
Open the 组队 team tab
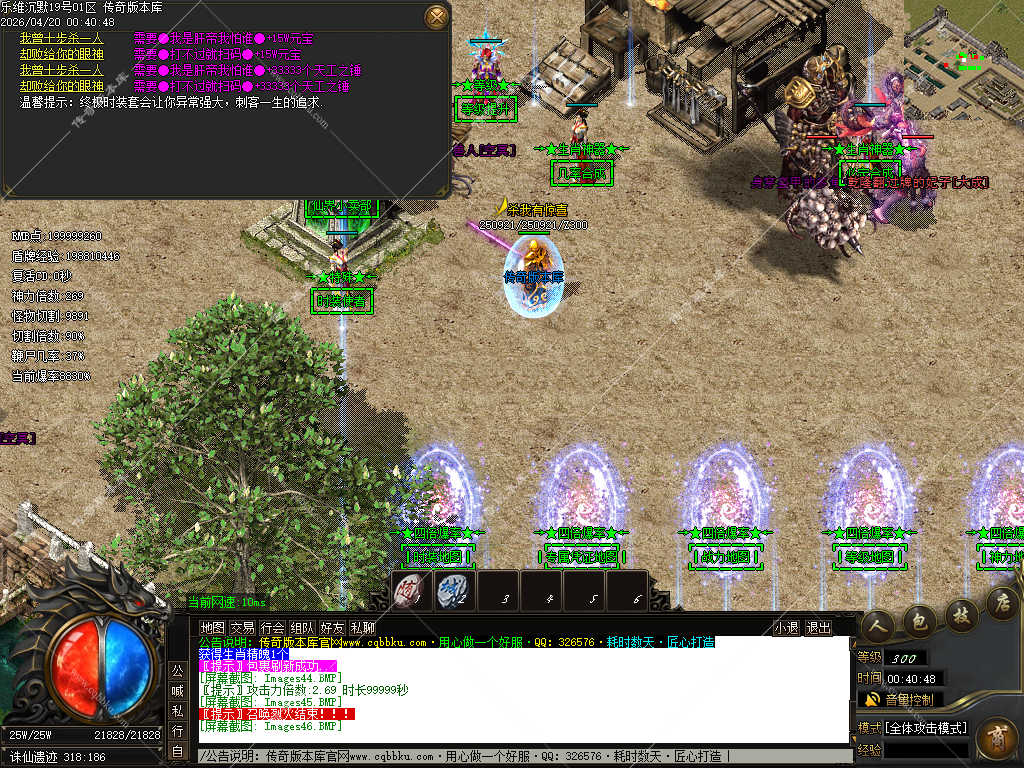303,628
